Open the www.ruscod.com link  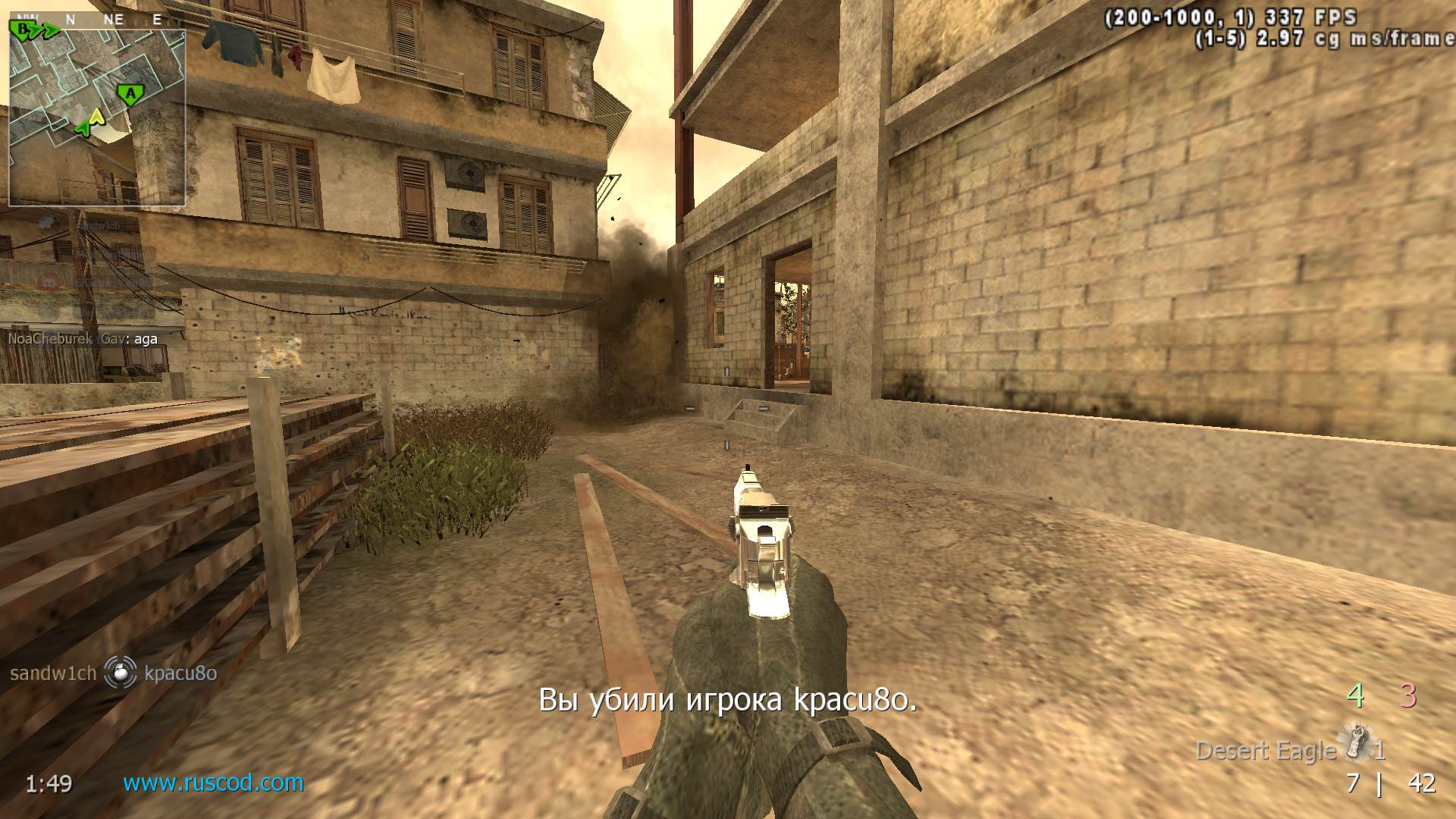[x=213, y=783]
